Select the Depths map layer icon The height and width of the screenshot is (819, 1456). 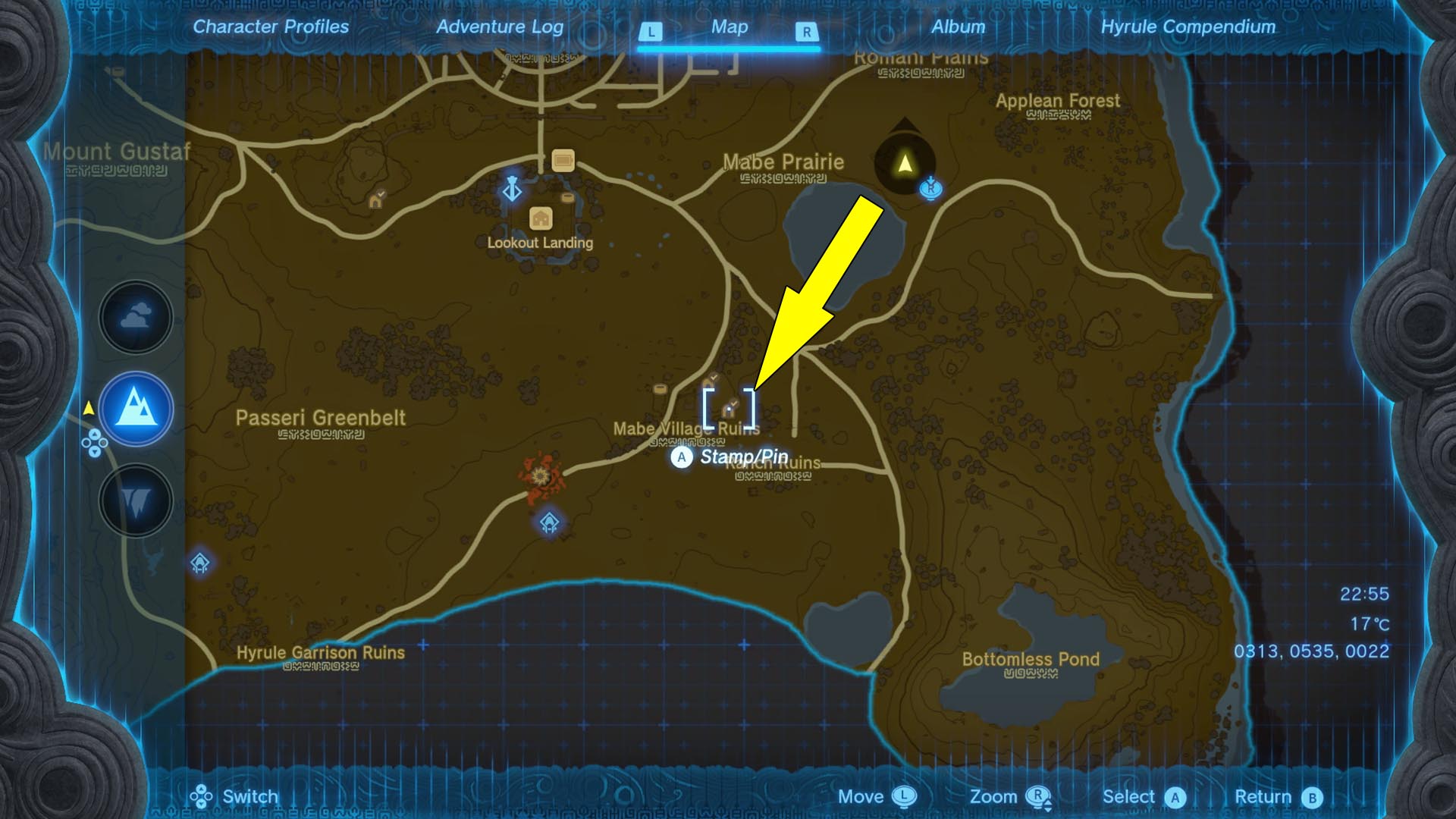point(135,499)
